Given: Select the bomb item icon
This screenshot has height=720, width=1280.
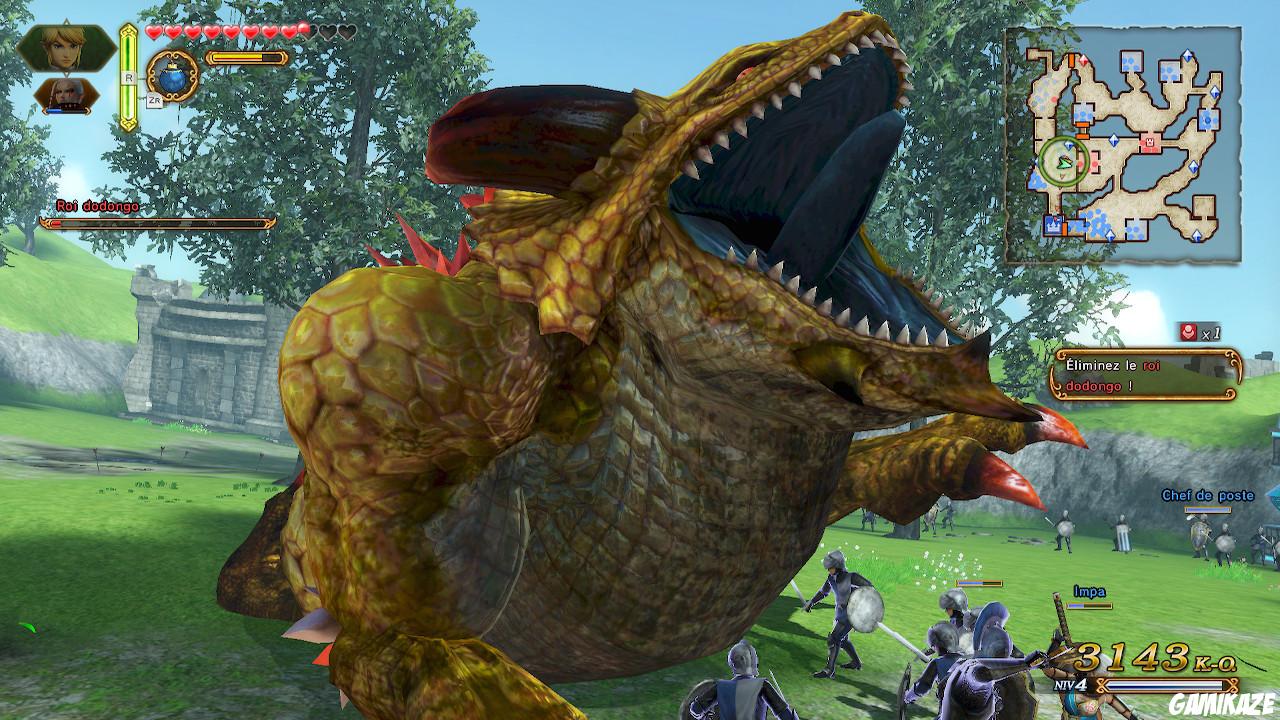Looking at the screenshot, I should pyautogui.click(x=172, y=77).
